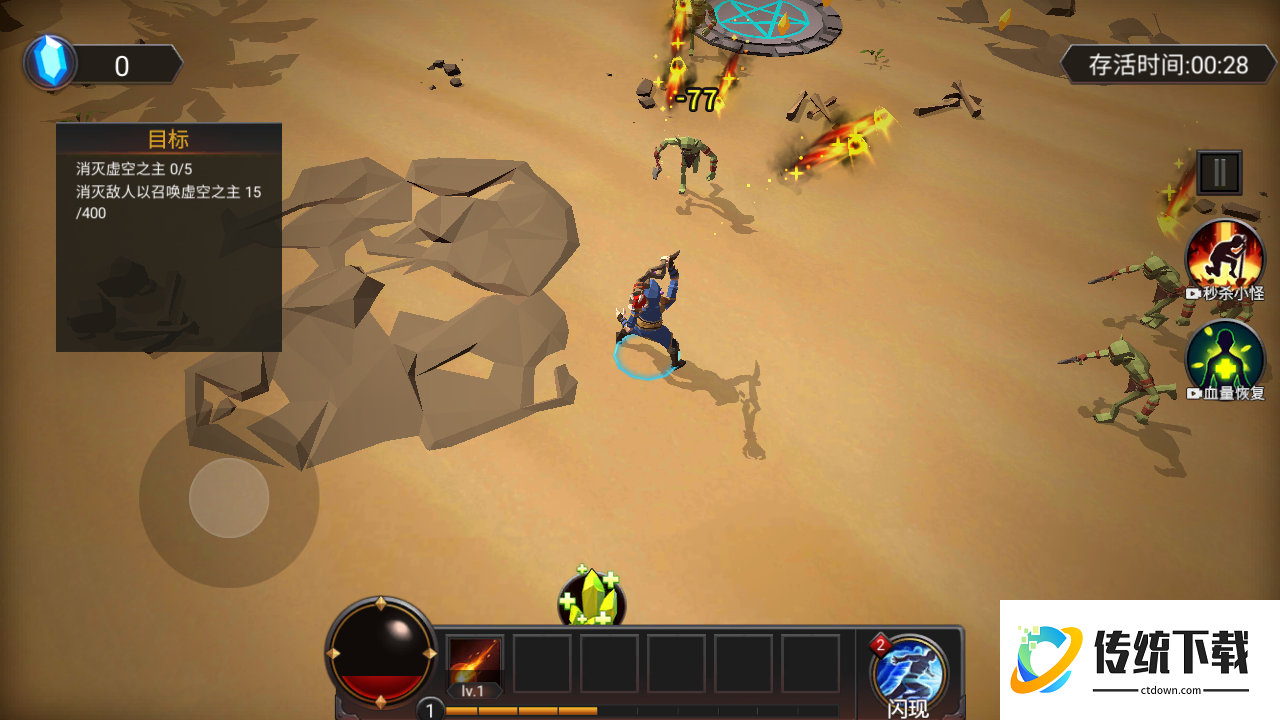Click the virtual joystick thumb pad
Screen dimensions: 1280x720
coord(229,498)
